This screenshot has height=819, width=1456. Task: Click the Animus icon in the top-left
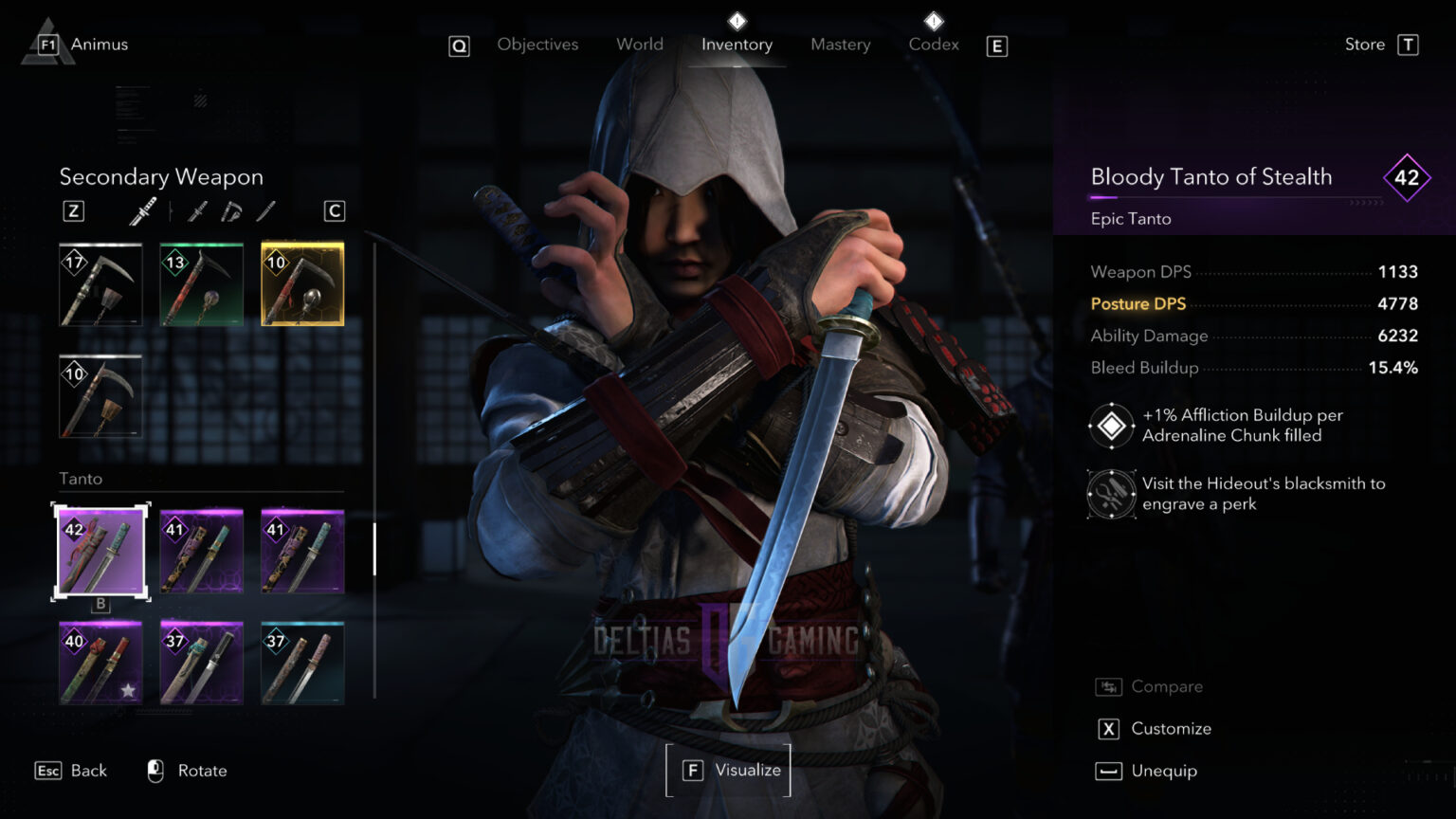tap(45, 42)
